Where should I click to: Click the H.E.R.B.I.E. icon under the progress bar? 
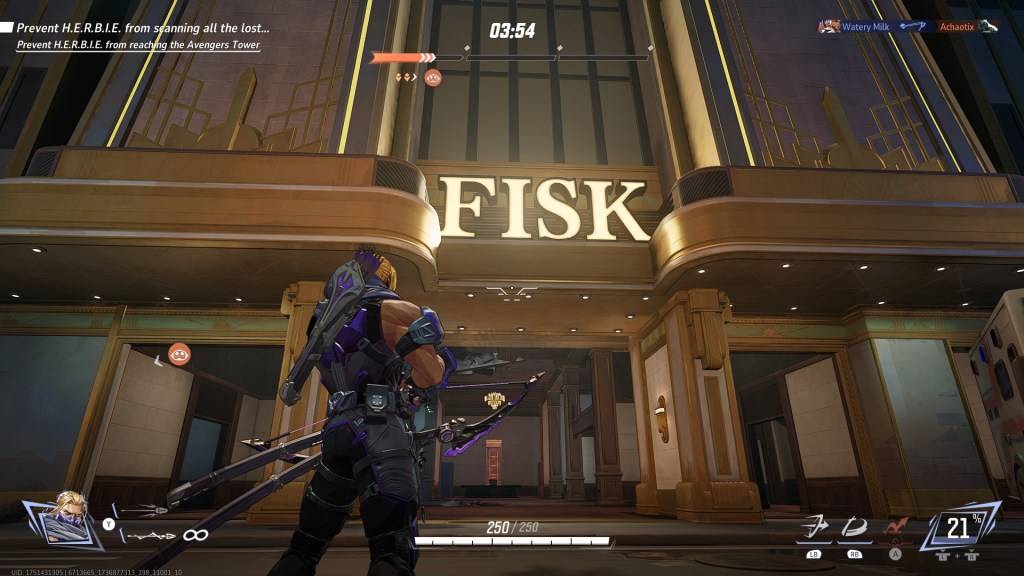point(433,77)
